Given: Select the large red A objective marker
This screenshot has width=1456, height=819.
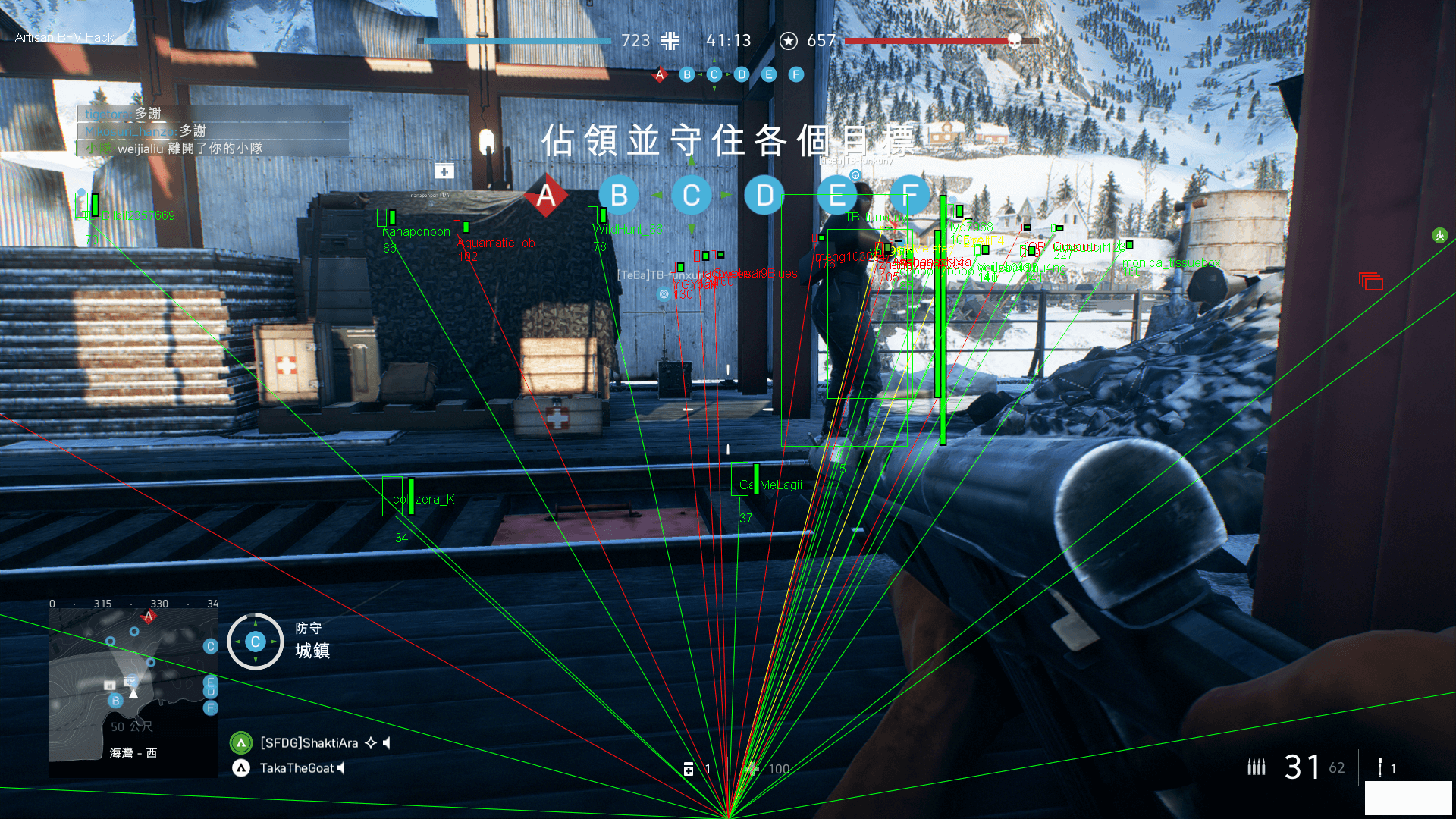Looking at the screenshot, I should [x=546, y=196].
